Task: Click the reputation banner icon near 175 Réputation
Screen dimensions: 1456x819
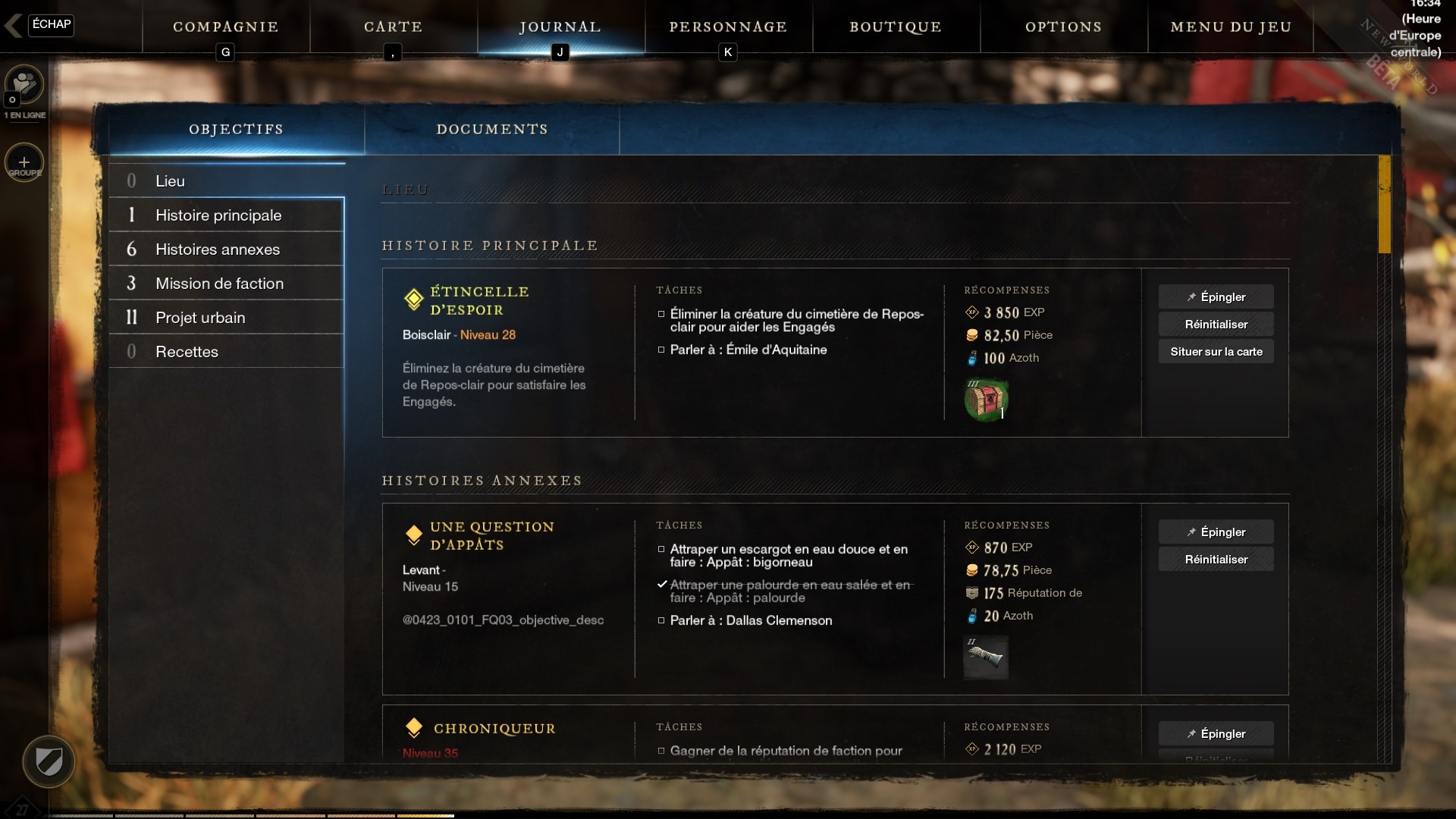Action: coord(973,593)
